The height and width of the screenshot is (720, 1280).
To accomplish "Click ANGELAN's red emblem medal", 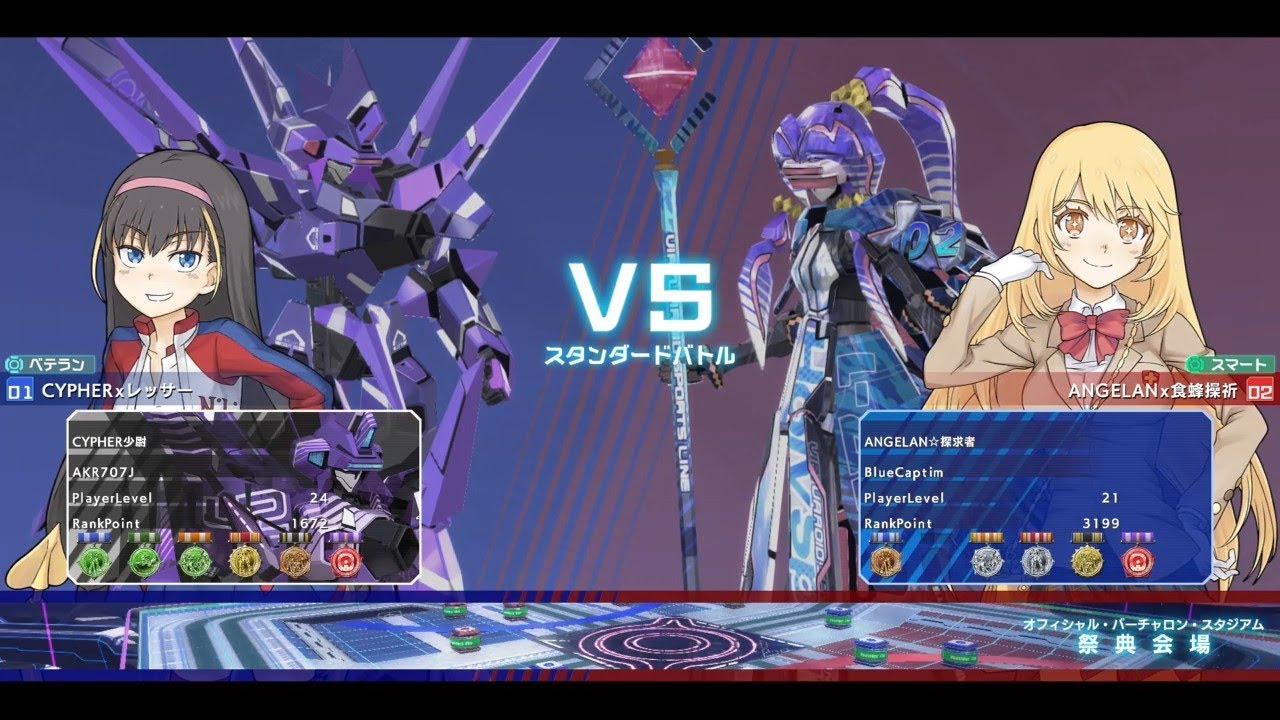I will (1138, 562).
